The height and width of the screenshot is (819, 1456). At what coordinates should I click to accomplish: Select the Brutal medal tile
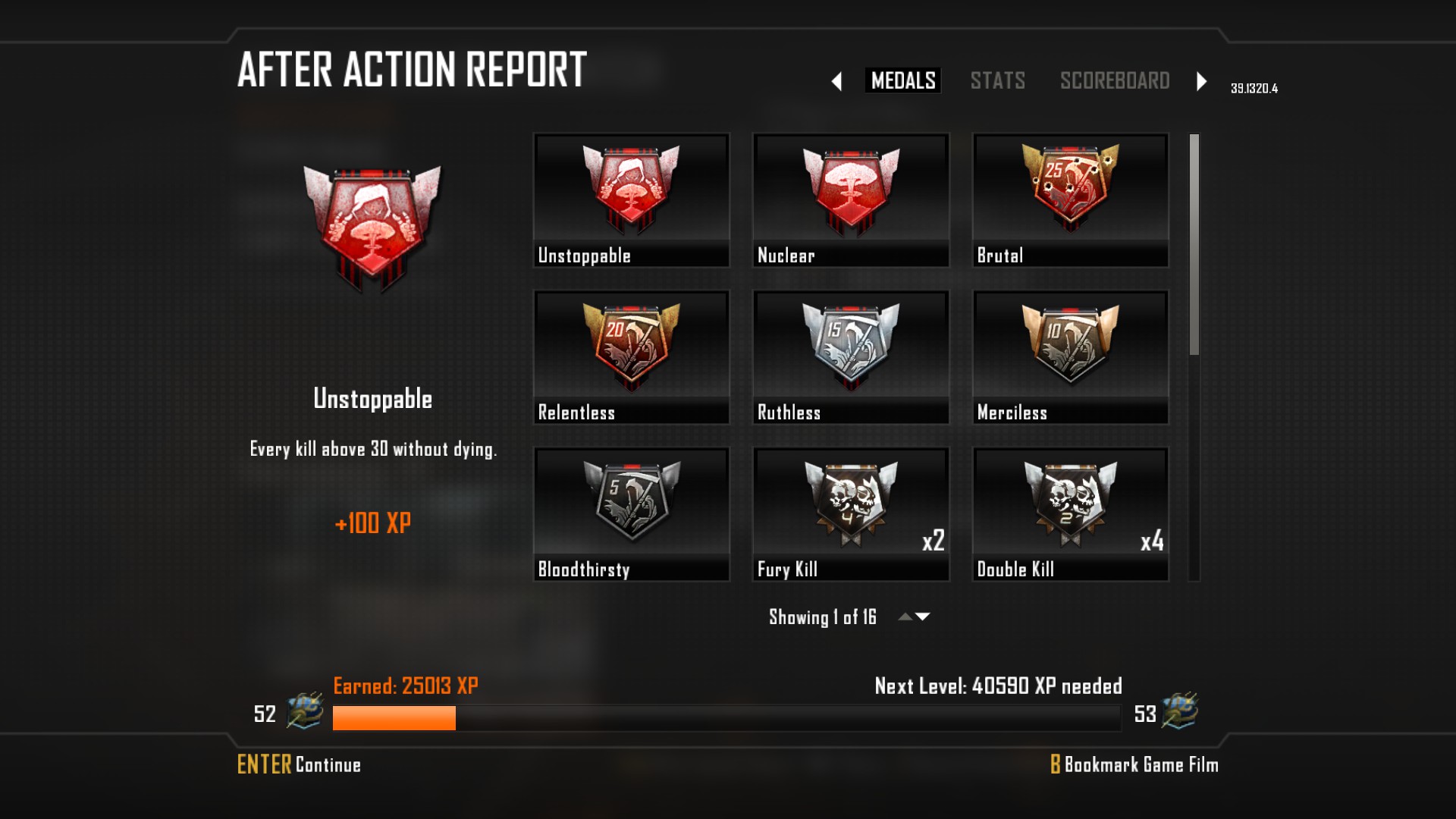[1070, 200]
